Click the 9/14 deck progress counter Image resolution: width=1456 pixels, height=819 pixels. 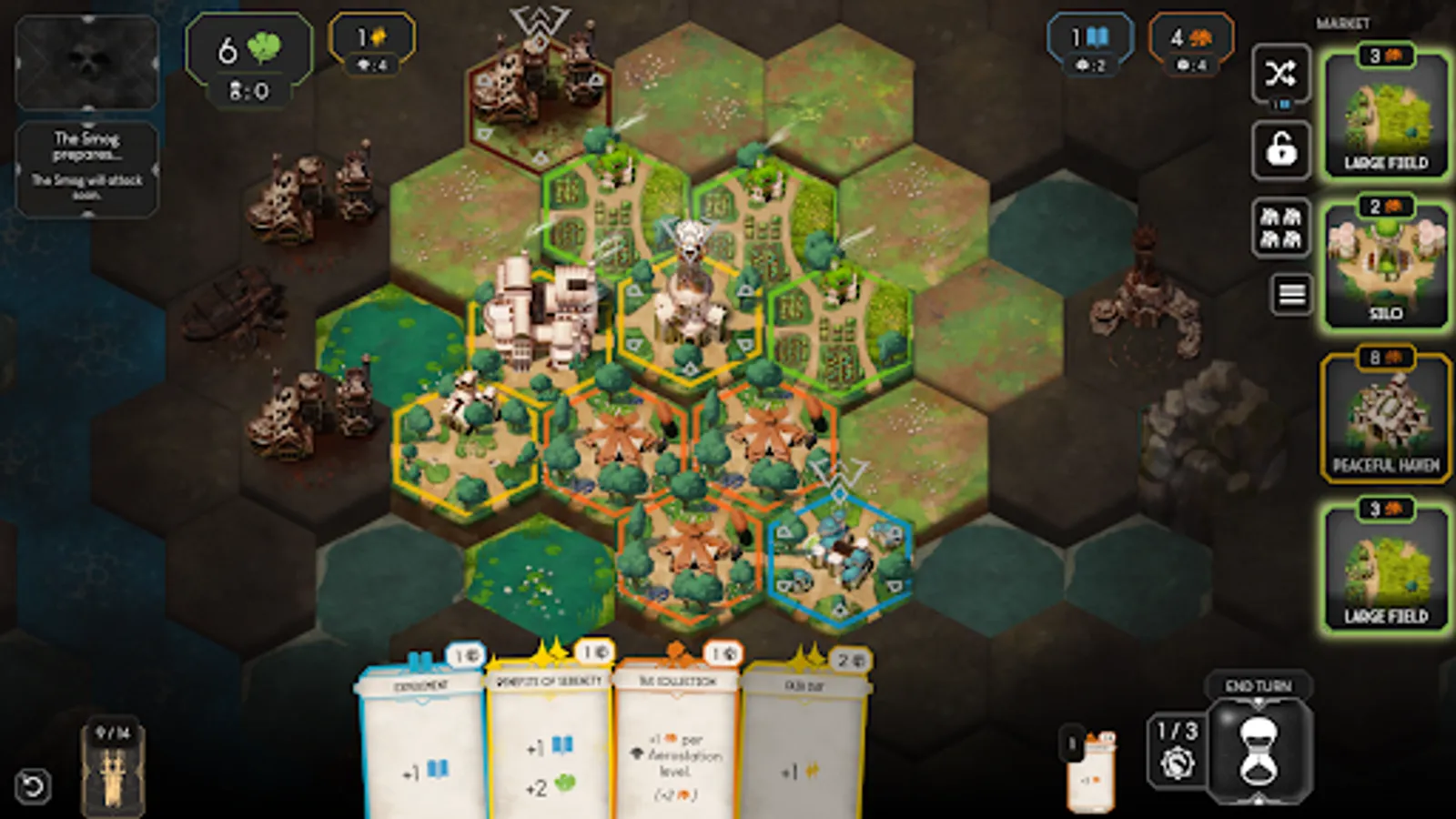point(113,730)
